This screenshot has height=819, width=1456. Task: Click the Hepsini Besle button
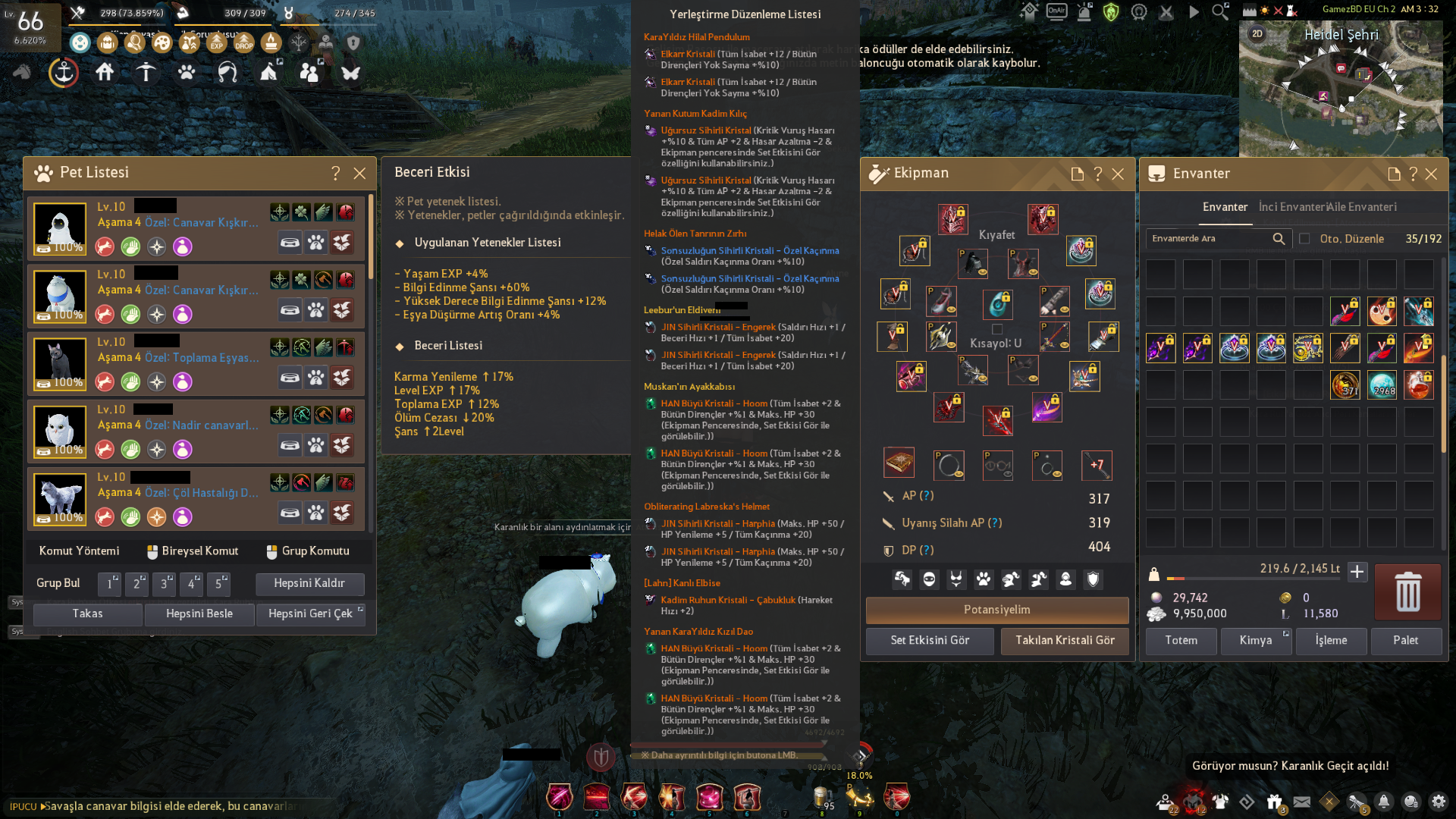pos(199,614)
